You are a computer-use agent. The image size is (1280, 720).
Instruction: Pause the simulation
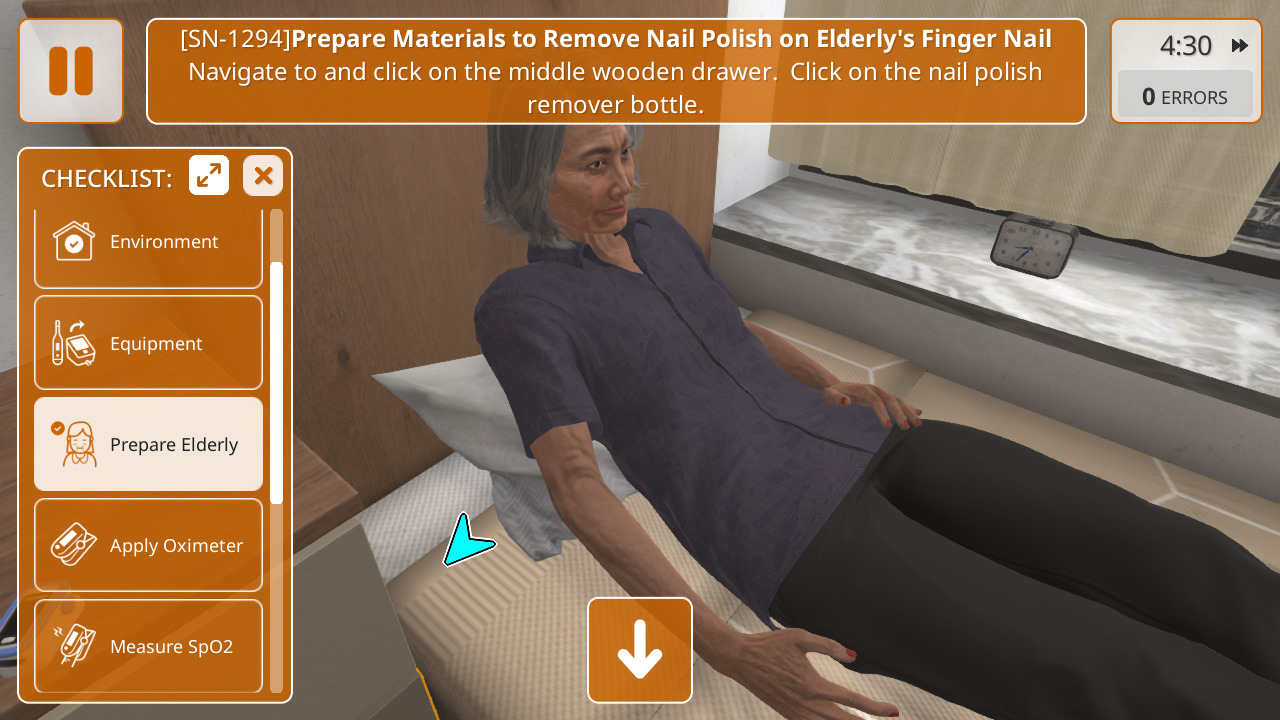70,71
